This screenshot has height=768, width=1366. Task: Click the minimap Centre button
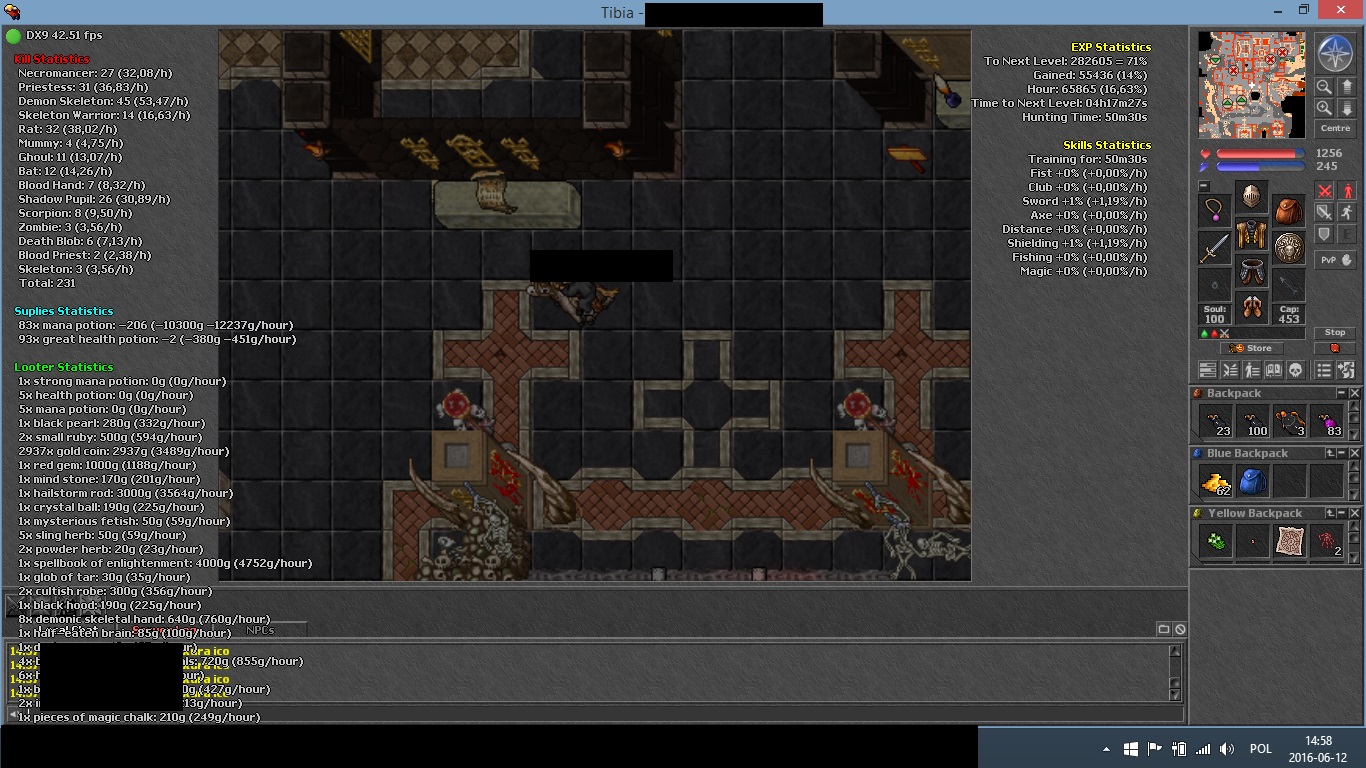[x=1335, y=128]
